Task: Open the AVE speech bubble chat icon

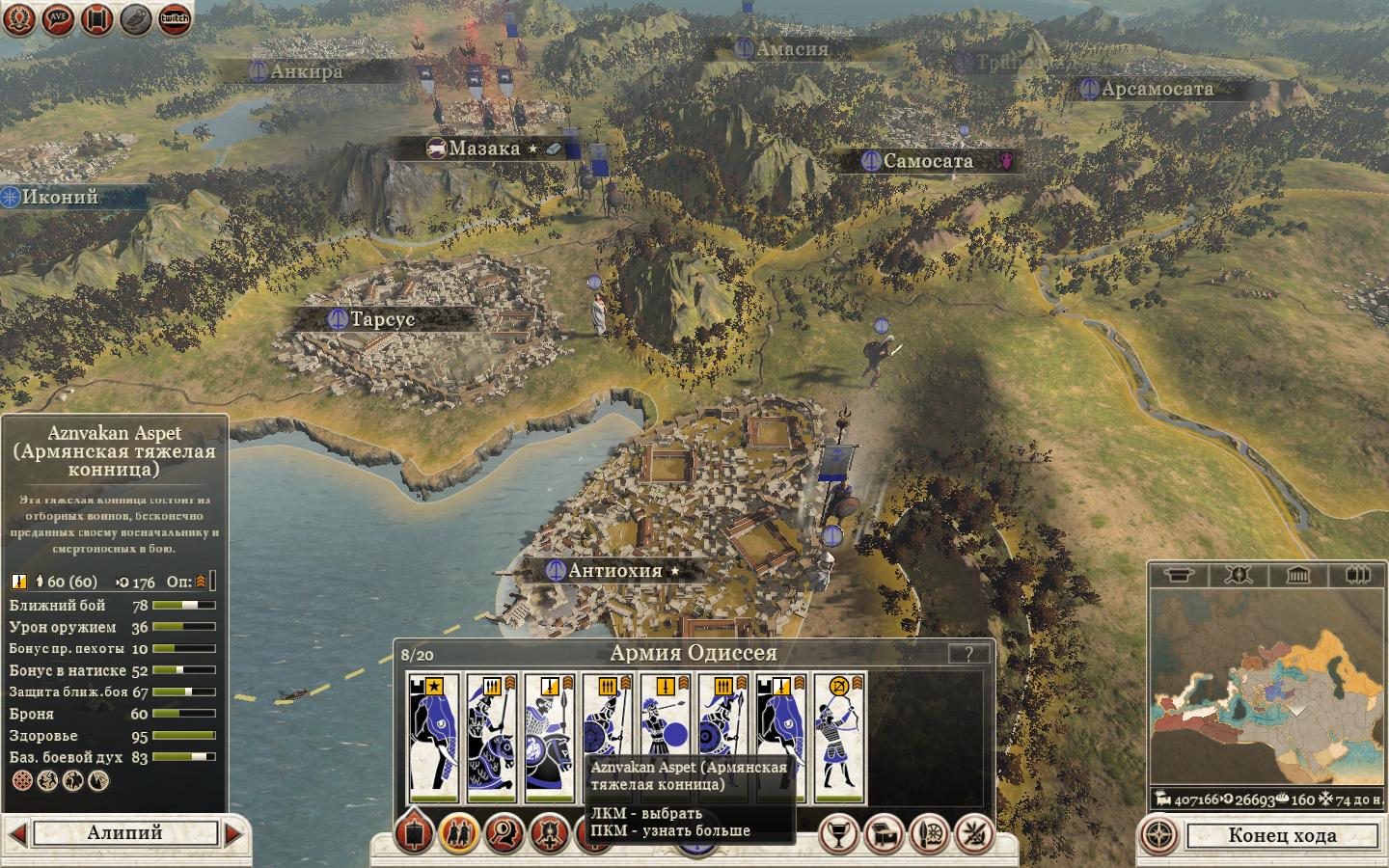Action: tap(58, 18)
